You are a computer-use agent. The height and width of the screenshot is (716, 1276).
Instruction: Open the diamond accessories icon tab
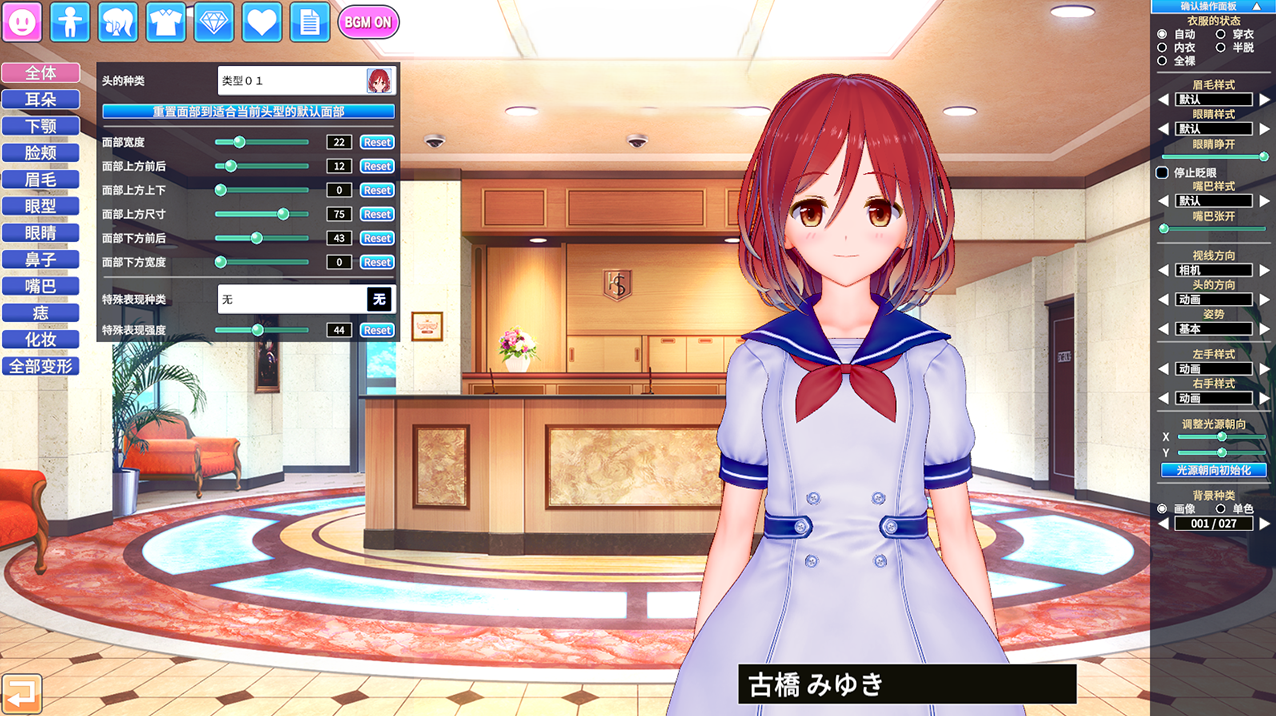tap(214, 22)
